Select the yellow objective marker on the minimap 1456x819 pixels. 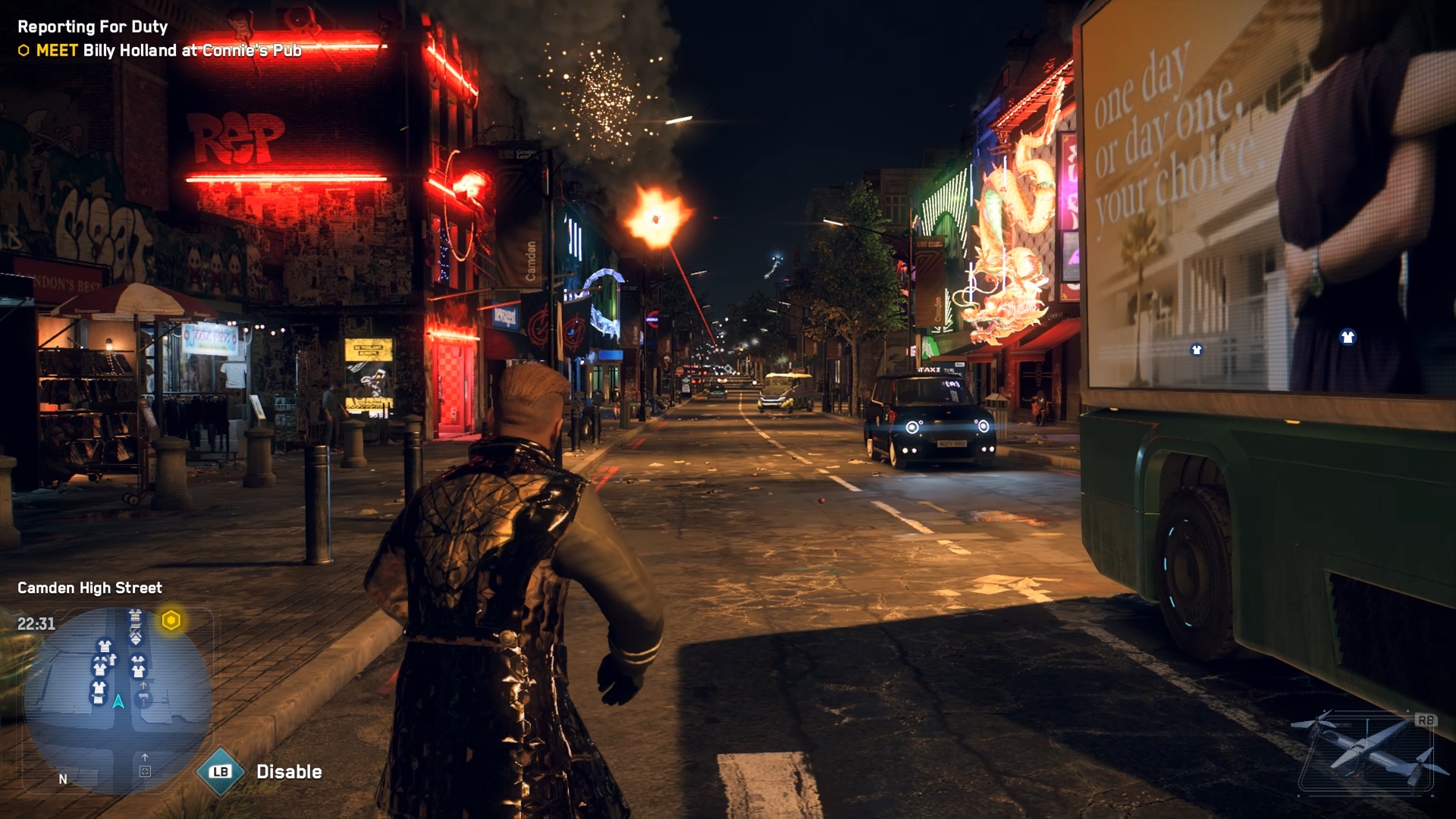pos(171,621)
